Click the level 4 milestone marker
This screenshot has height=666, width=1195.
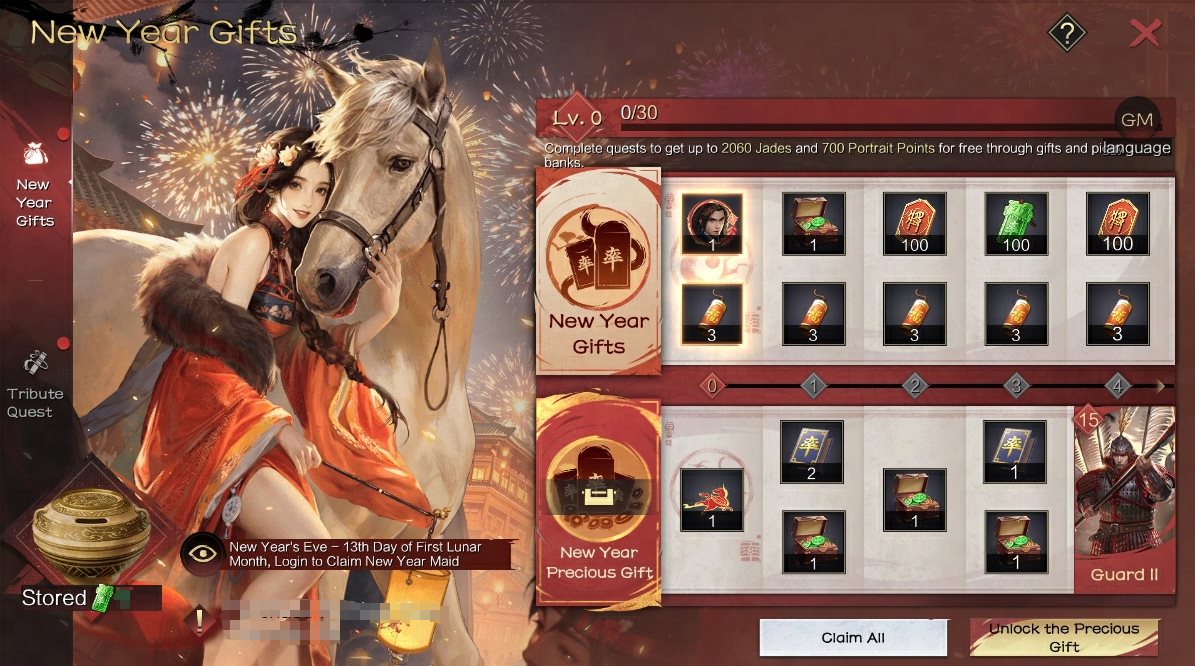(1118, 385)
